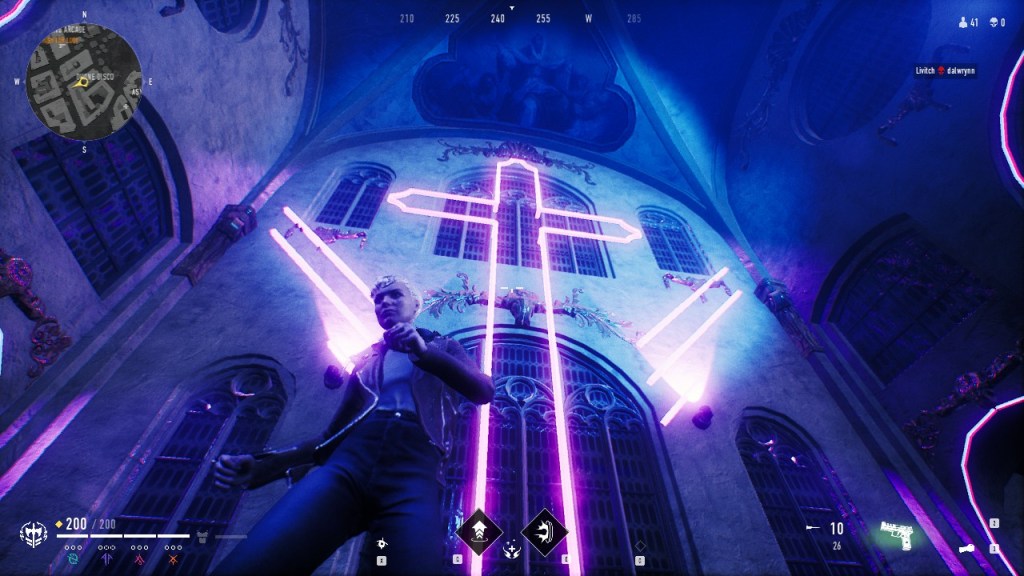Select the Livitch dalwrynn kill feed entry

click(x=945, y=71)
